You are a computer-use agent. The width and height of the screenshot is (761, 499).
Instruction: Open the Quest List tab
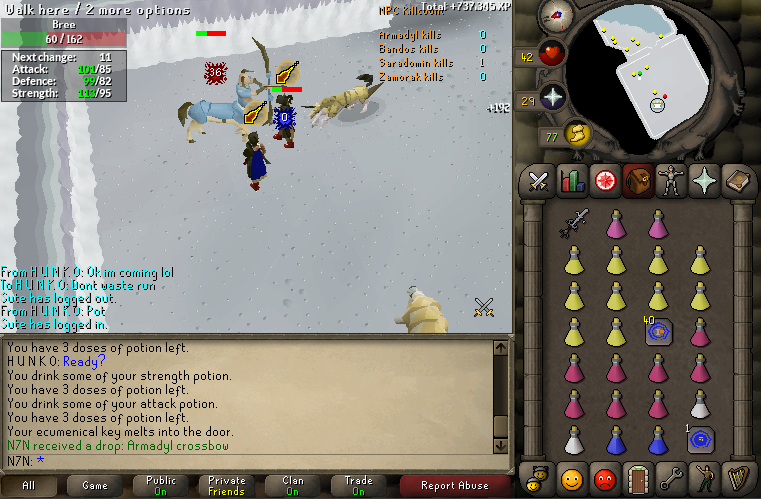(604, 181)
